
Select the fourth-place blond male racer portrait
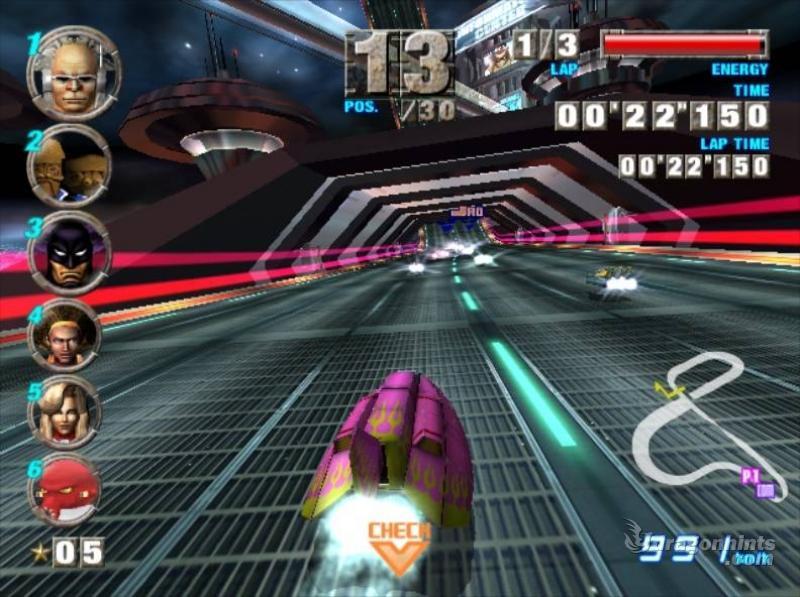pyautogui.click(x=65, y=335)
